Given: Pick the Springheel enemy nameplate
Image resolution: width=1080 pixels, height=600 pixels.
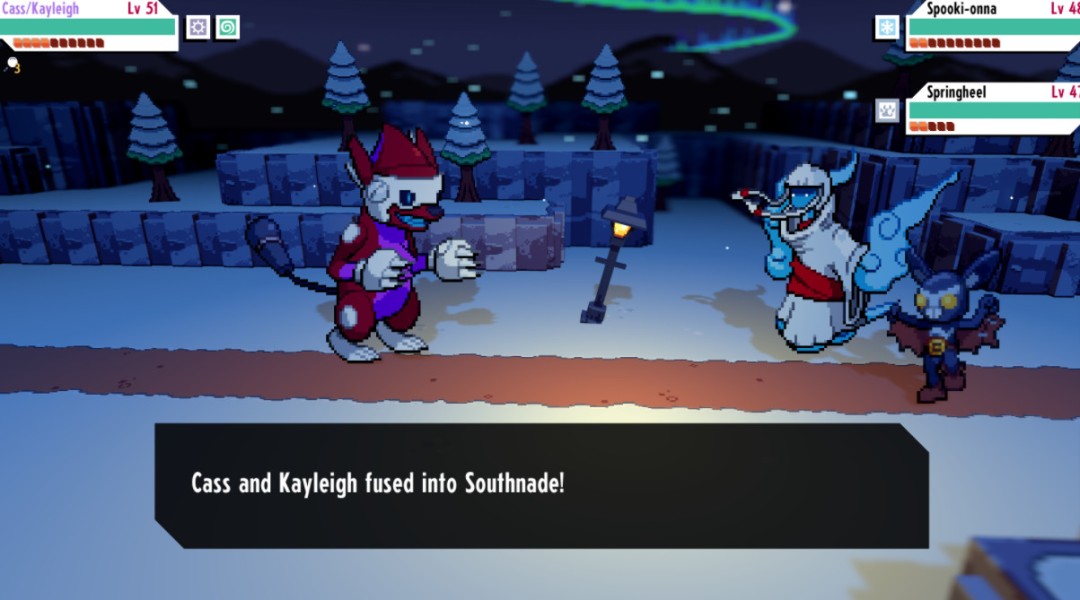Looking at the screenshot, I should (992, 109).
